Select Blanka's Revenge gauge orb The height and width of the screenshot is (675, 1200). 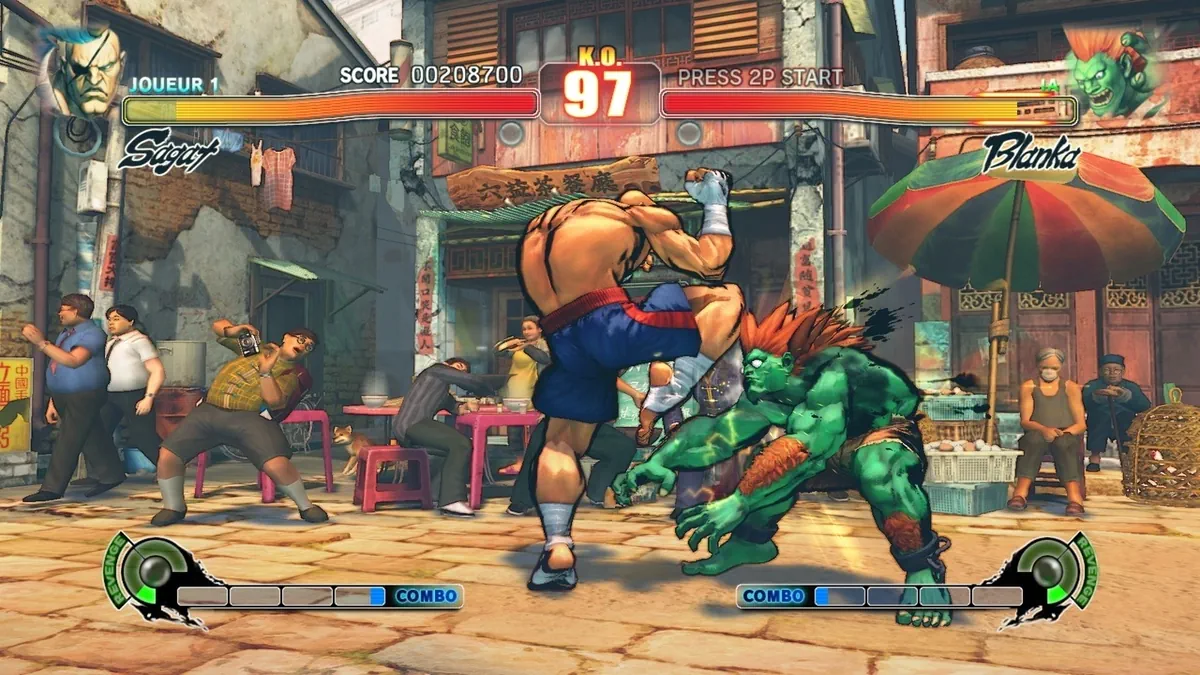[x=1046, y=570]
